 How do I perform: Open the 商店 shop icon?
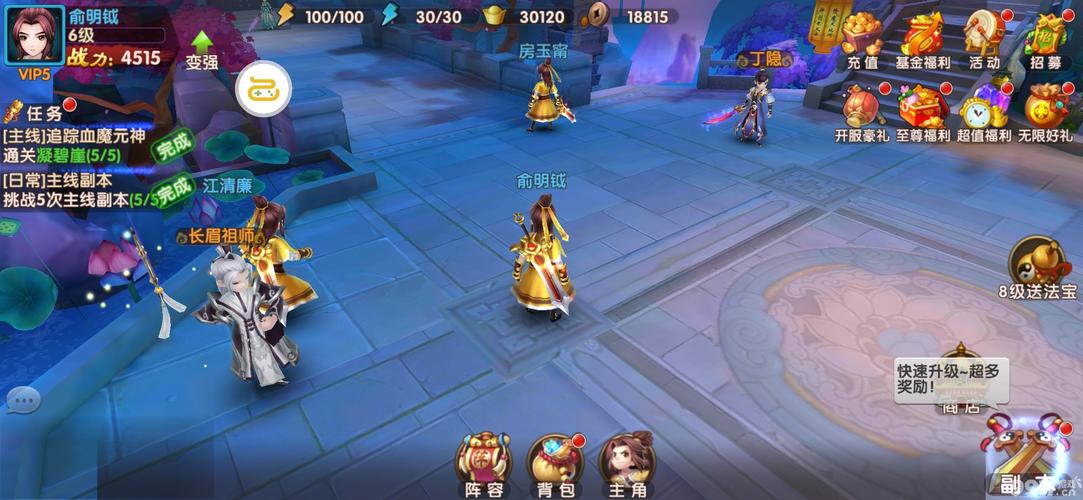(x=958, y=385)
